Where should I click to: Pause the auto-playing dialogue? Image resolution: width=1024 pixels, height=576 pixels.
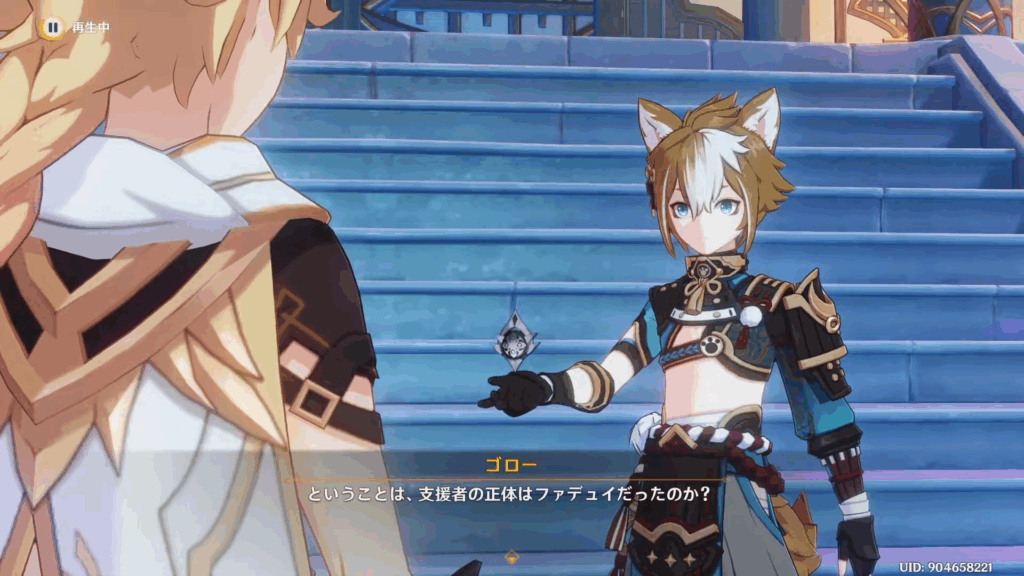[52, 27]
